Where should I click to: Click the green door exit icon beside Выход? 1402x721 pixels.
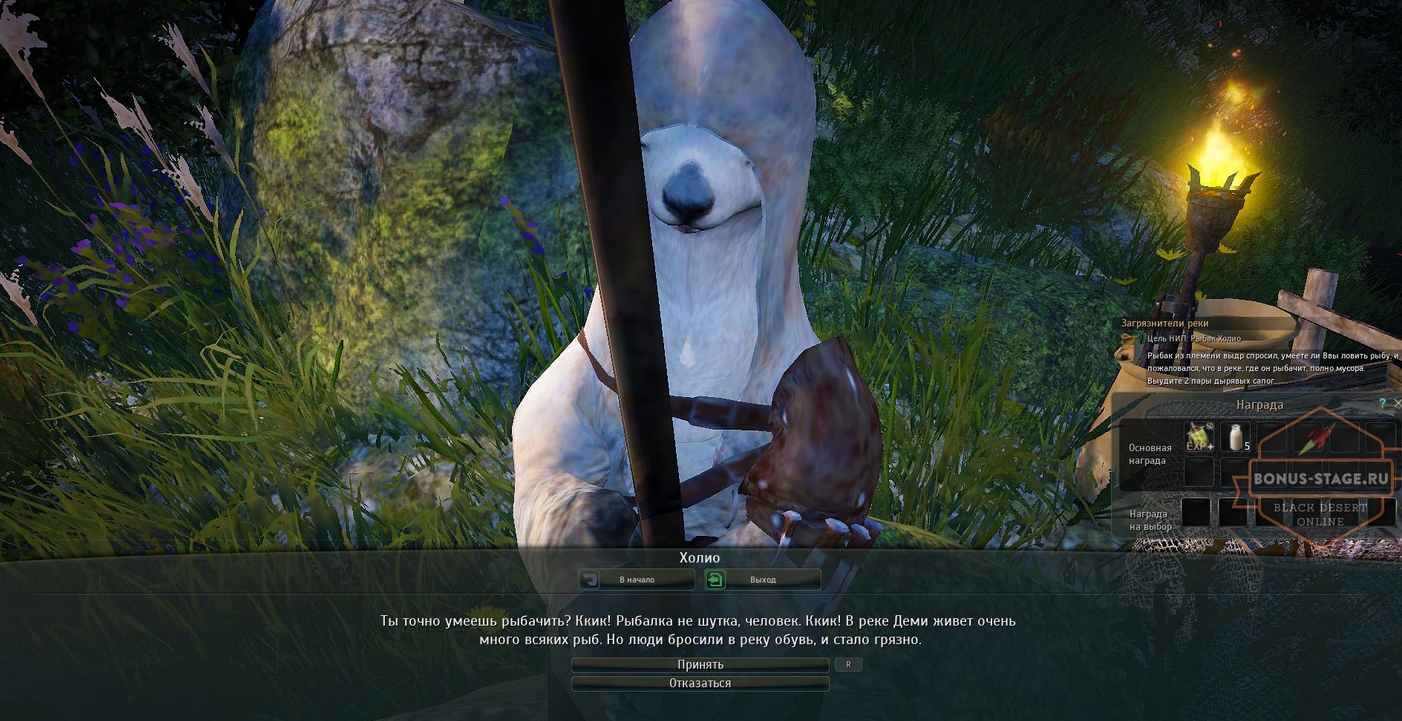tap(716, 579)
